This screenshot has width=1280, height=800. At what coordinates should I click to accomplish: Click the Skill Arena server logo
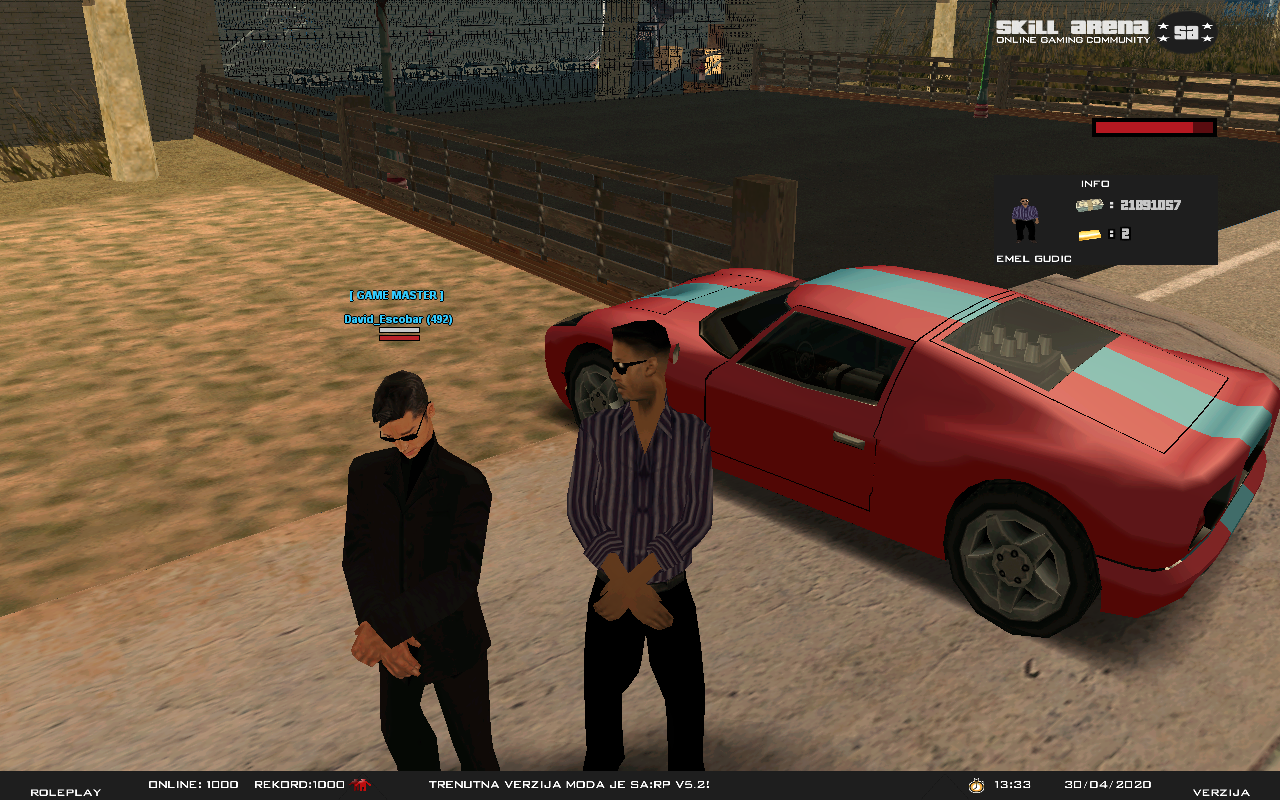click(x=1105, y=31)
